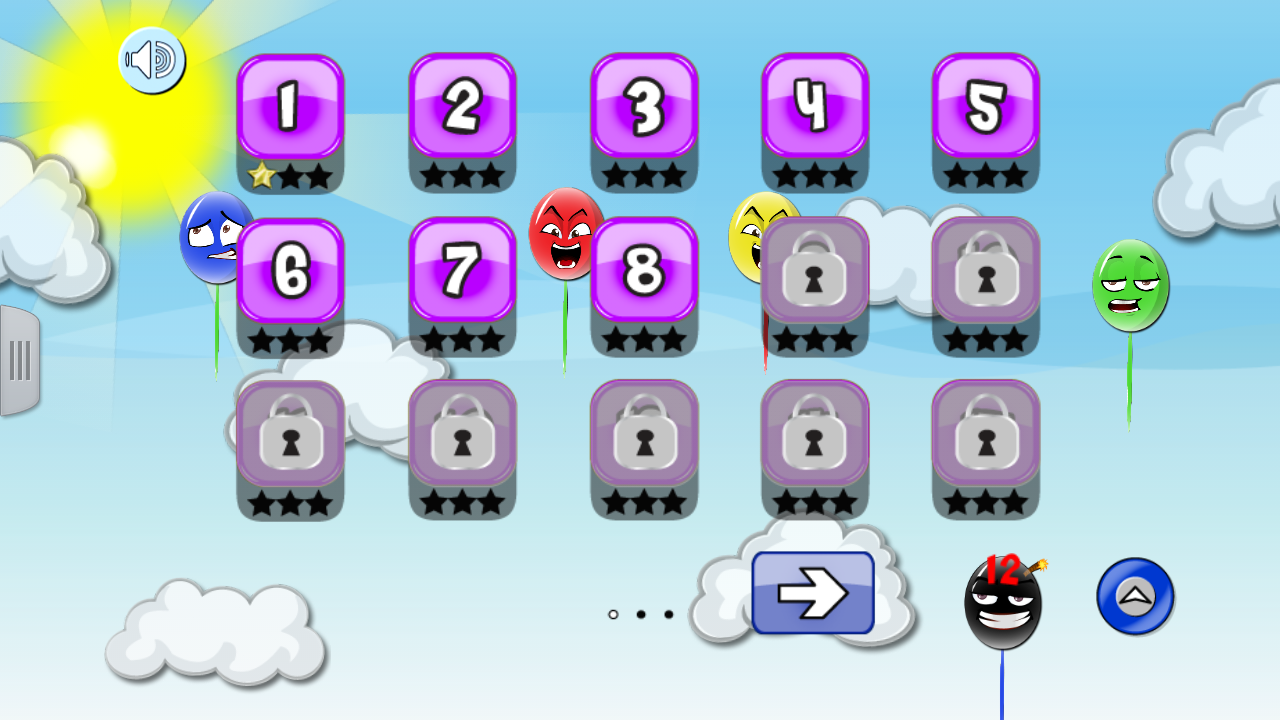
Task: Select level 5
Action: [x=986, y=110]
